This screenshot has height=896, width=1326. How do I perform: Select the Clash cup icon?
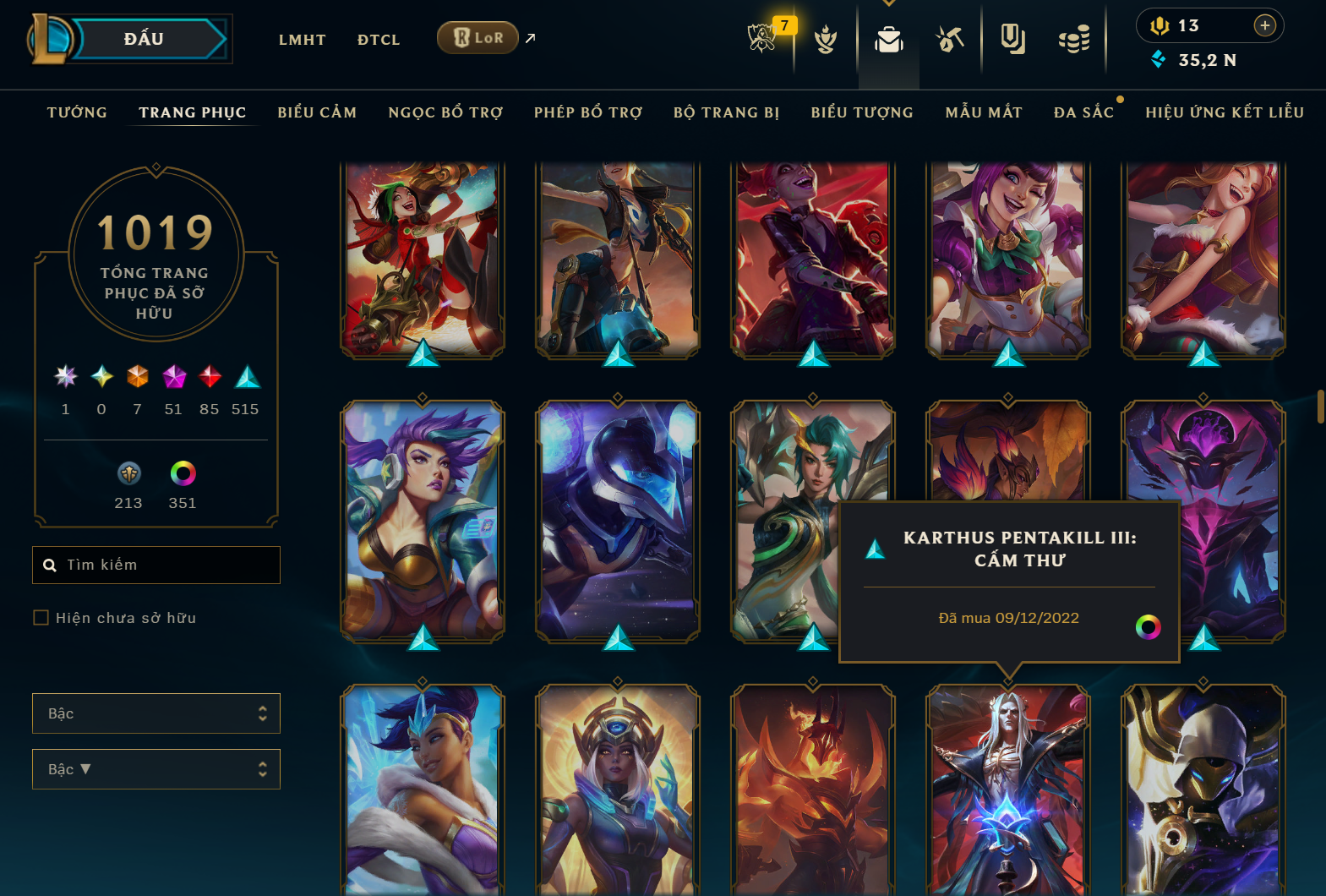(825, 38)
